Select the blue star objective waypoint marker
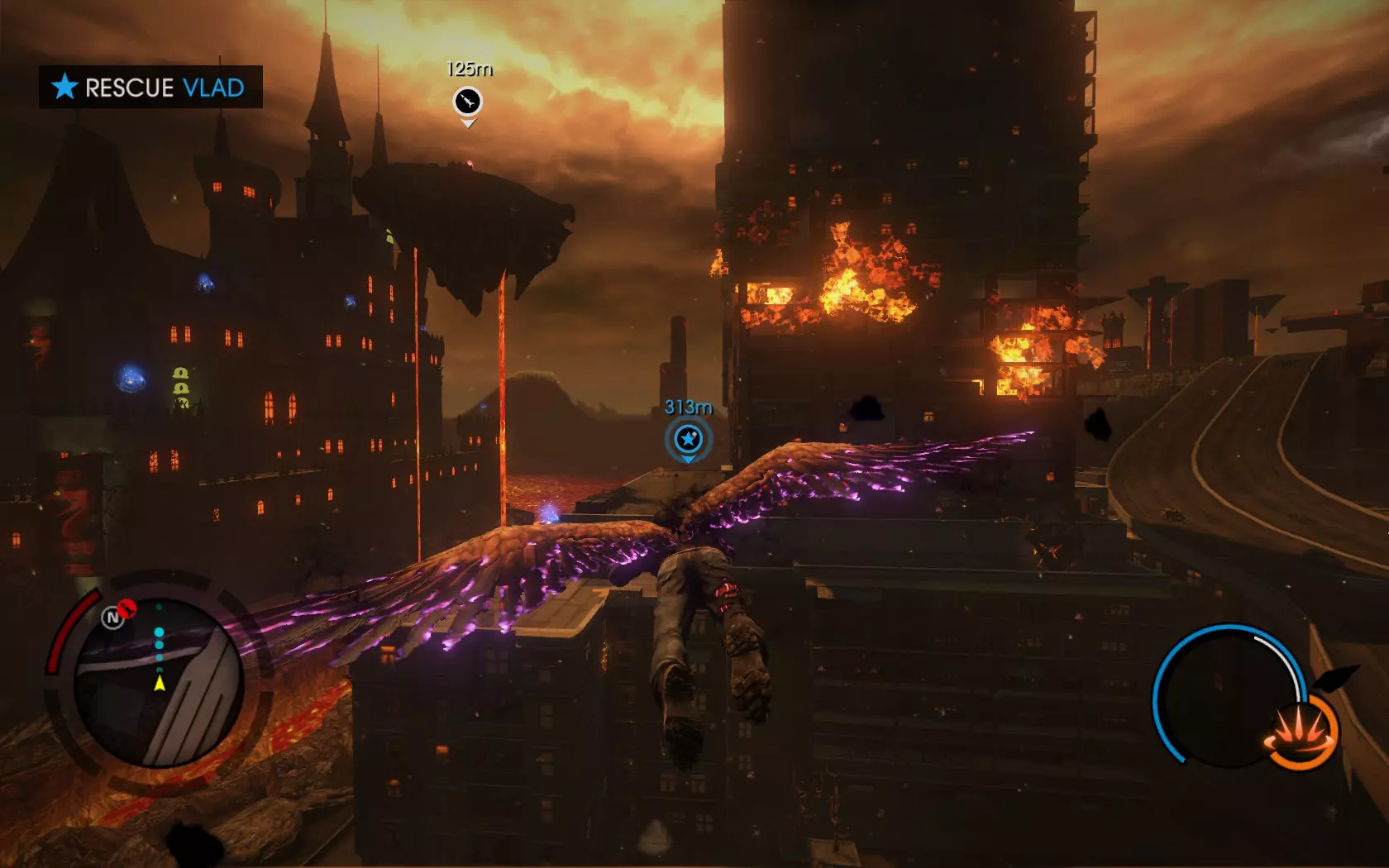This screenshot has width=1389, height=868. click(688, 439)
